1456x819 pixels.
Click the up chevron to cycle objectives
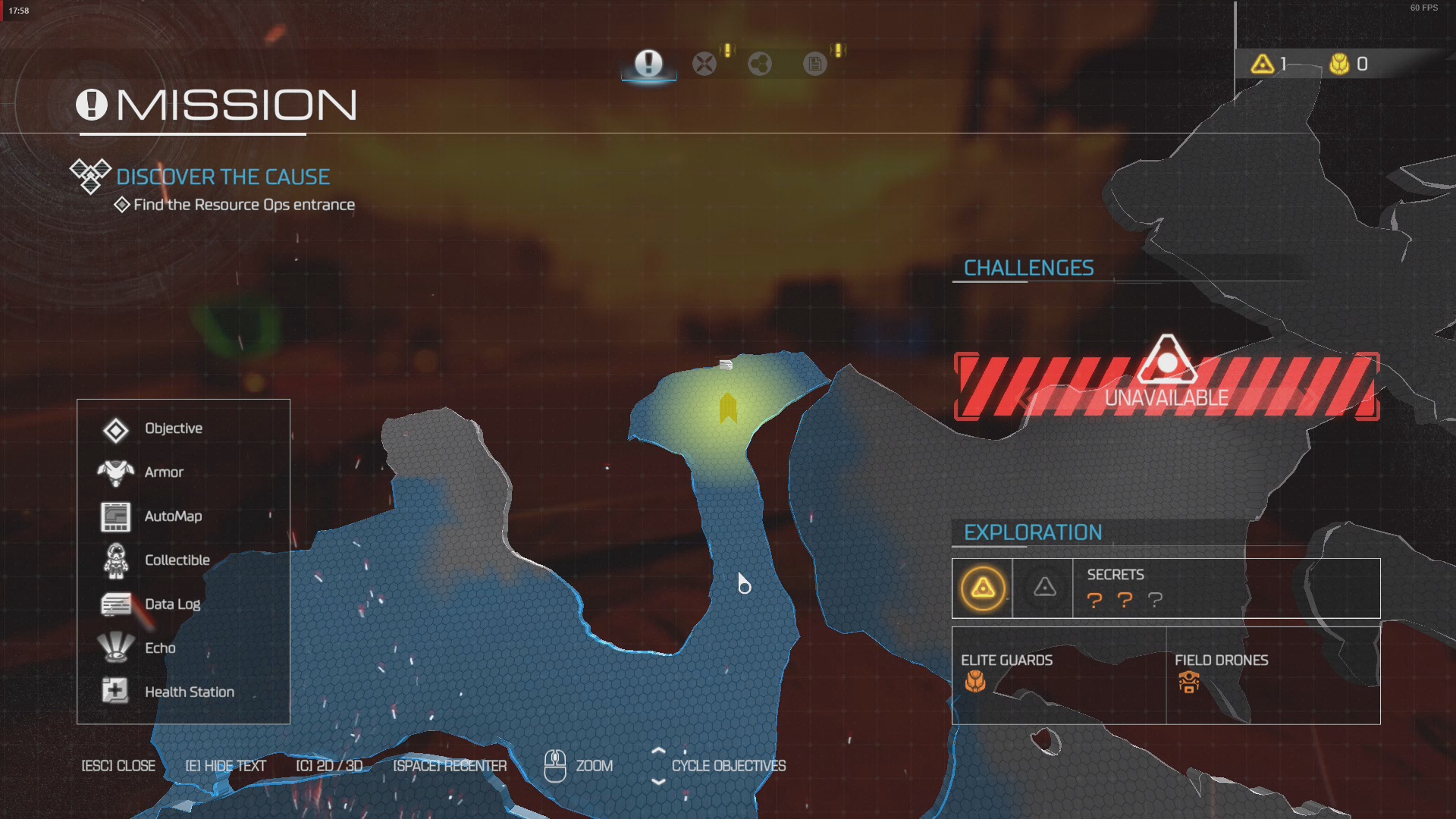pyautogui.click(x=658, y=752)
